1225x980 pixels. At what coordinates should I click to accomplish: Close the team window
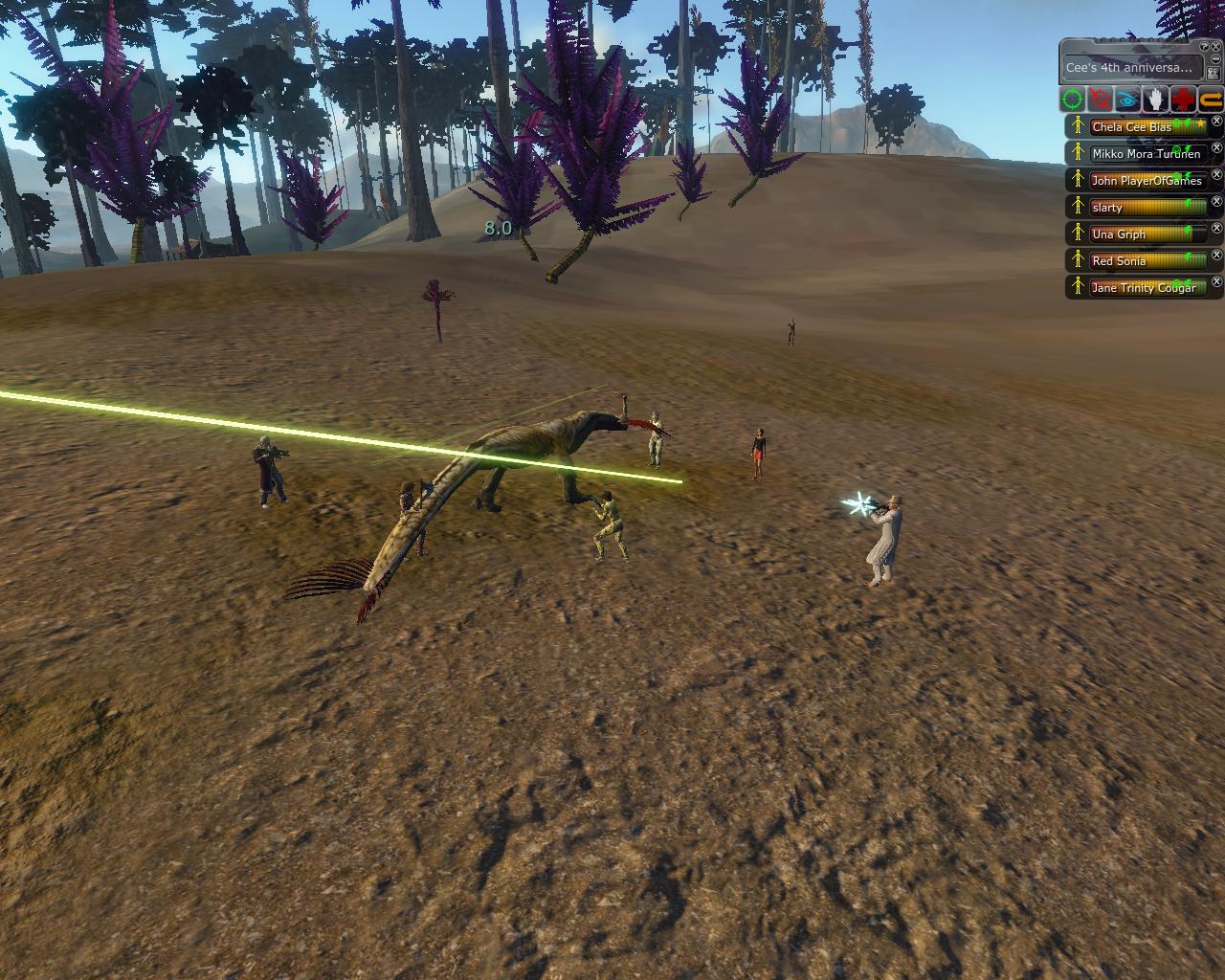pyautogui.click(x=1215, y=45)
